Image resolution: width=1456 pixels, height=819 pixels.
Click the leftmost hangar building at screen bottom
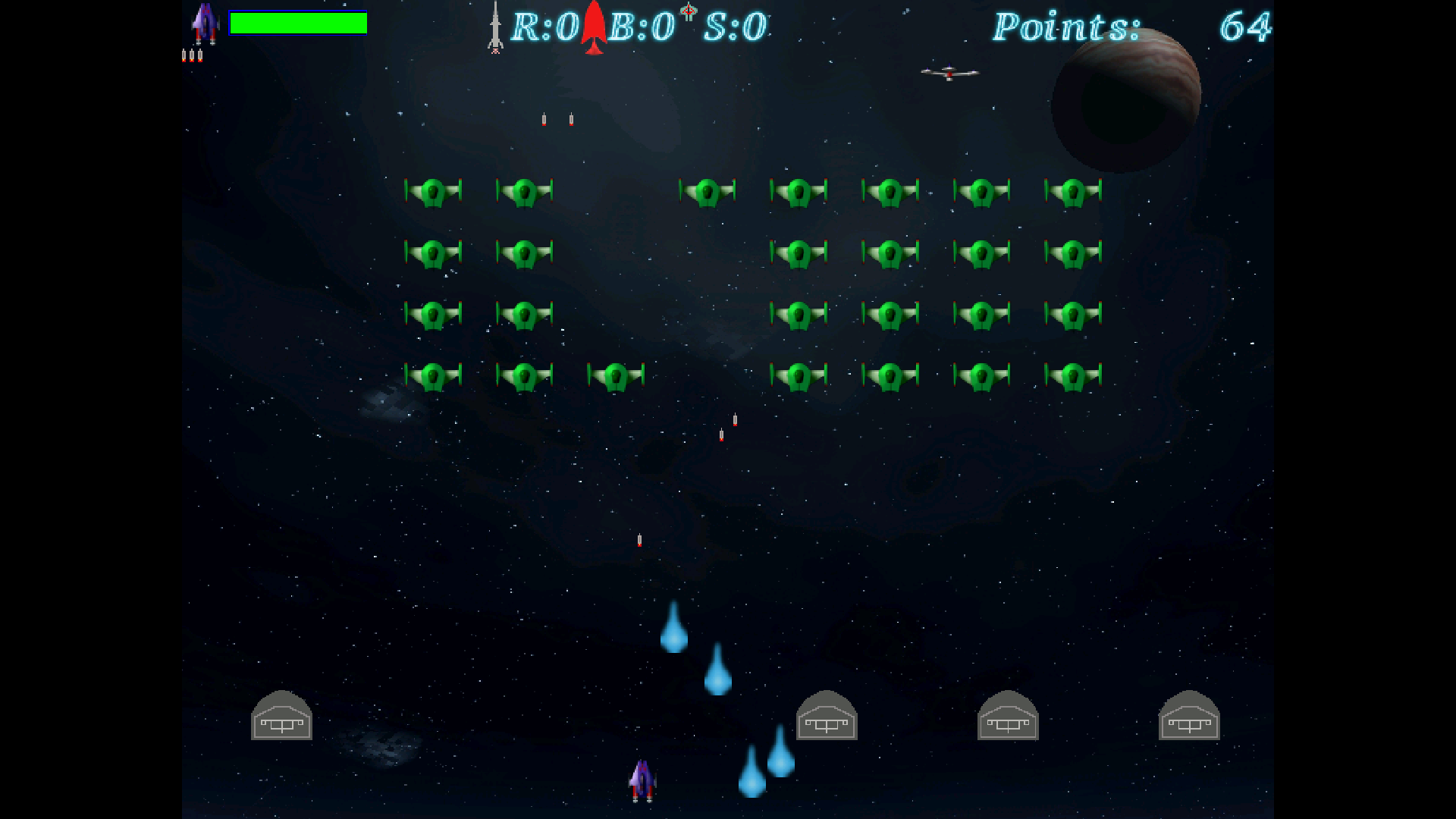pos(281,717)
